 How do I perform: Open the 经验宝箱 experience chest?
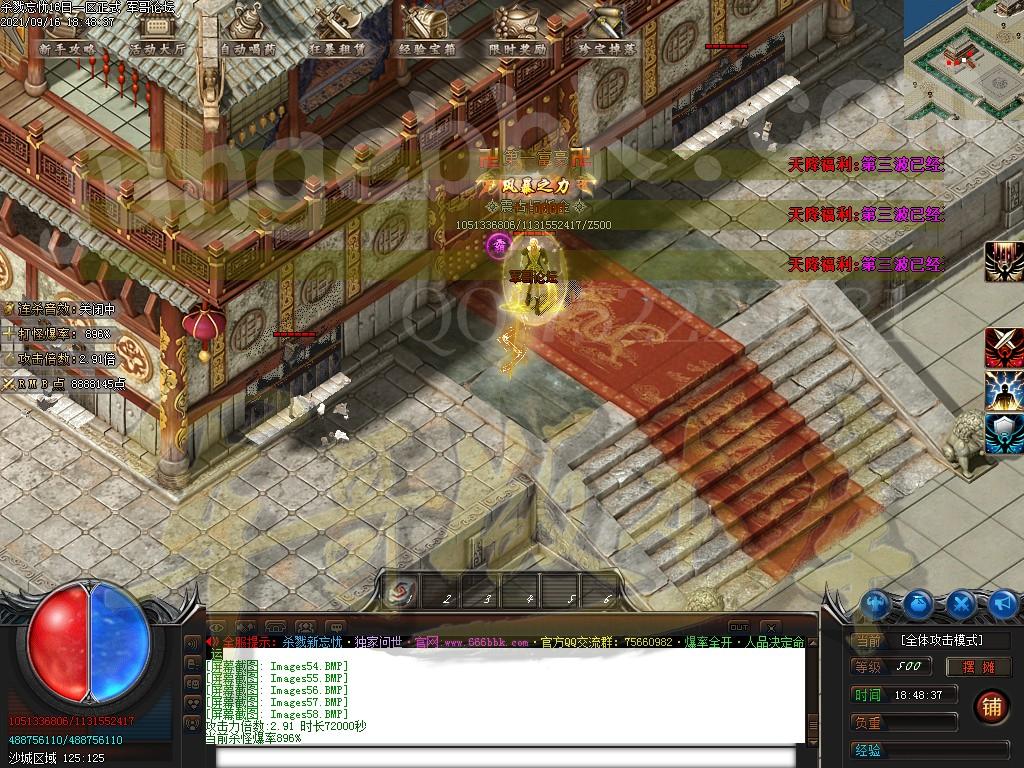coord(427,47)
